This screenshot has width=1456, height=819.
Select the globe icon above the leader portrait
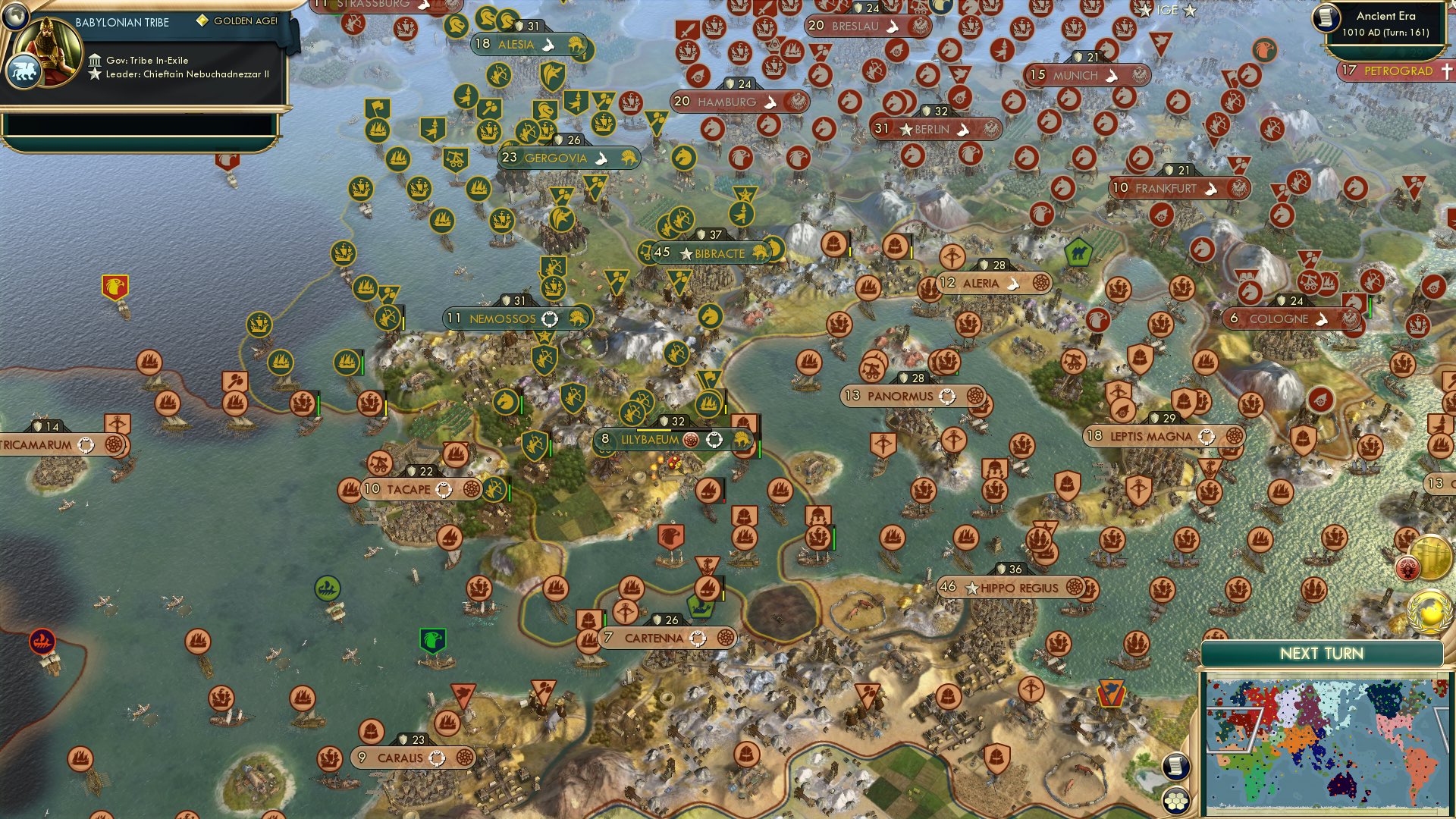click(x=14, y=17)
